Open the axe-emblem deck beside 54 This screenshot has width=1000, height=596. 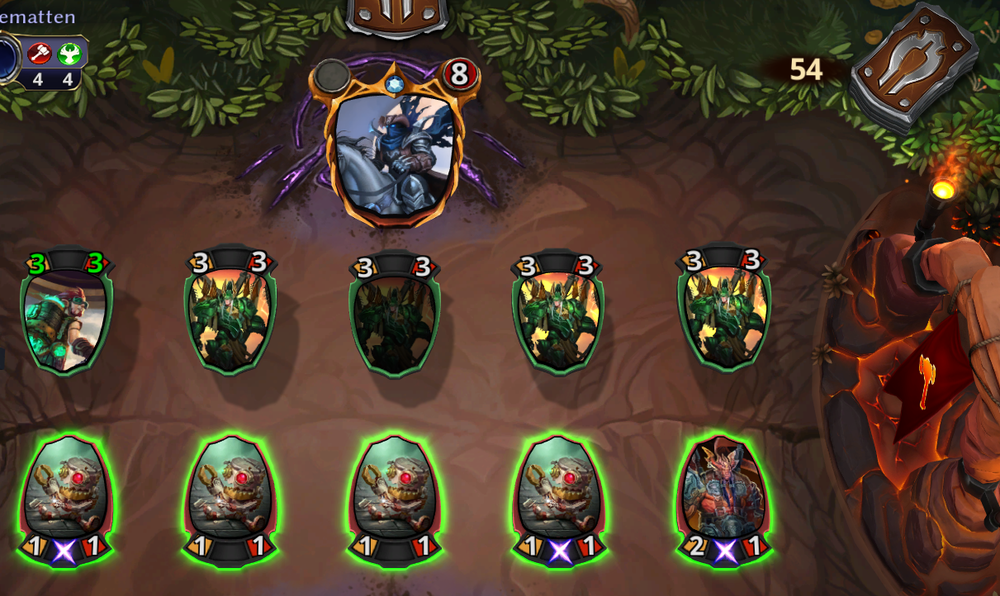point(902,66)
